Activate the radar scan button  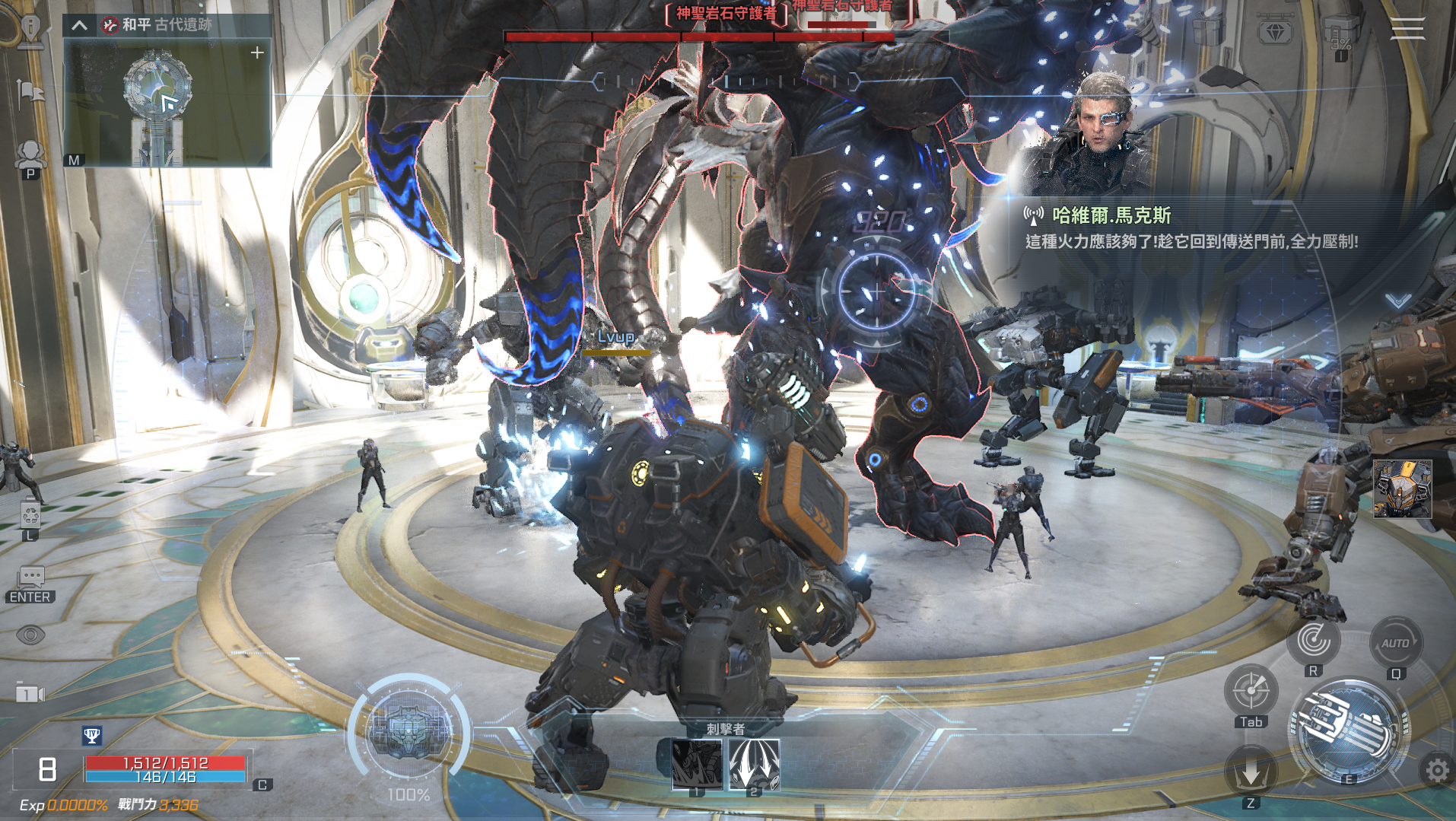tap(1314, 640)
